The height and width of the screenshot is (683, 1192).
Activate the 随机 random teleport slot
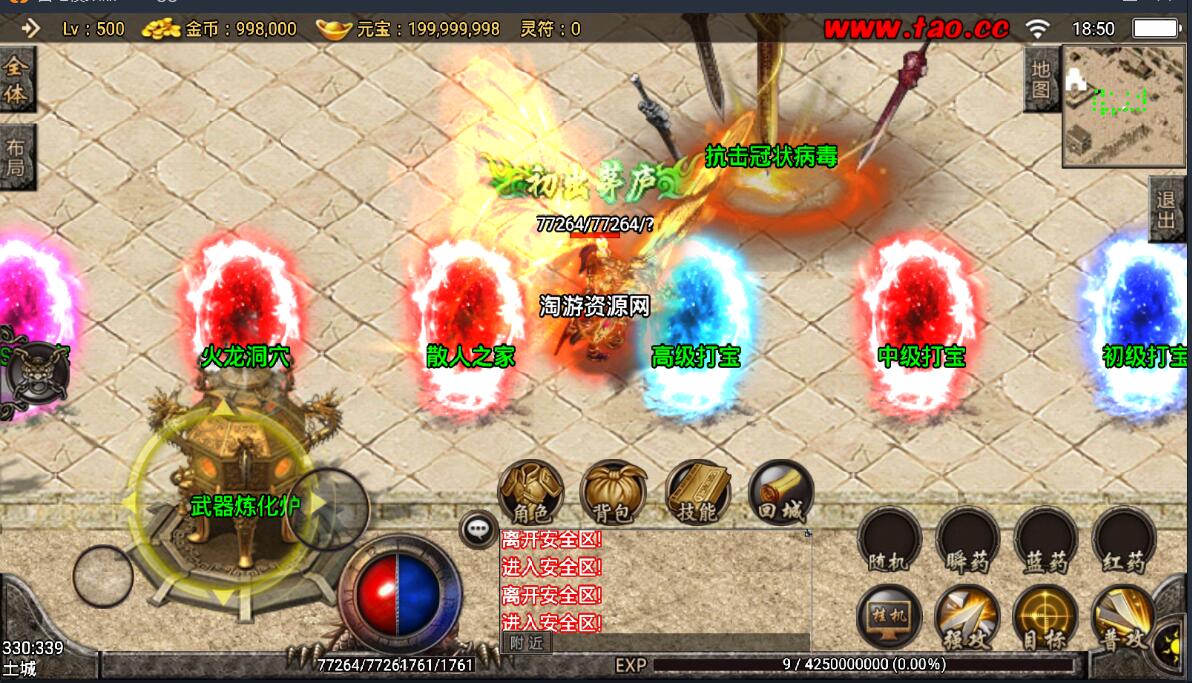889,541
